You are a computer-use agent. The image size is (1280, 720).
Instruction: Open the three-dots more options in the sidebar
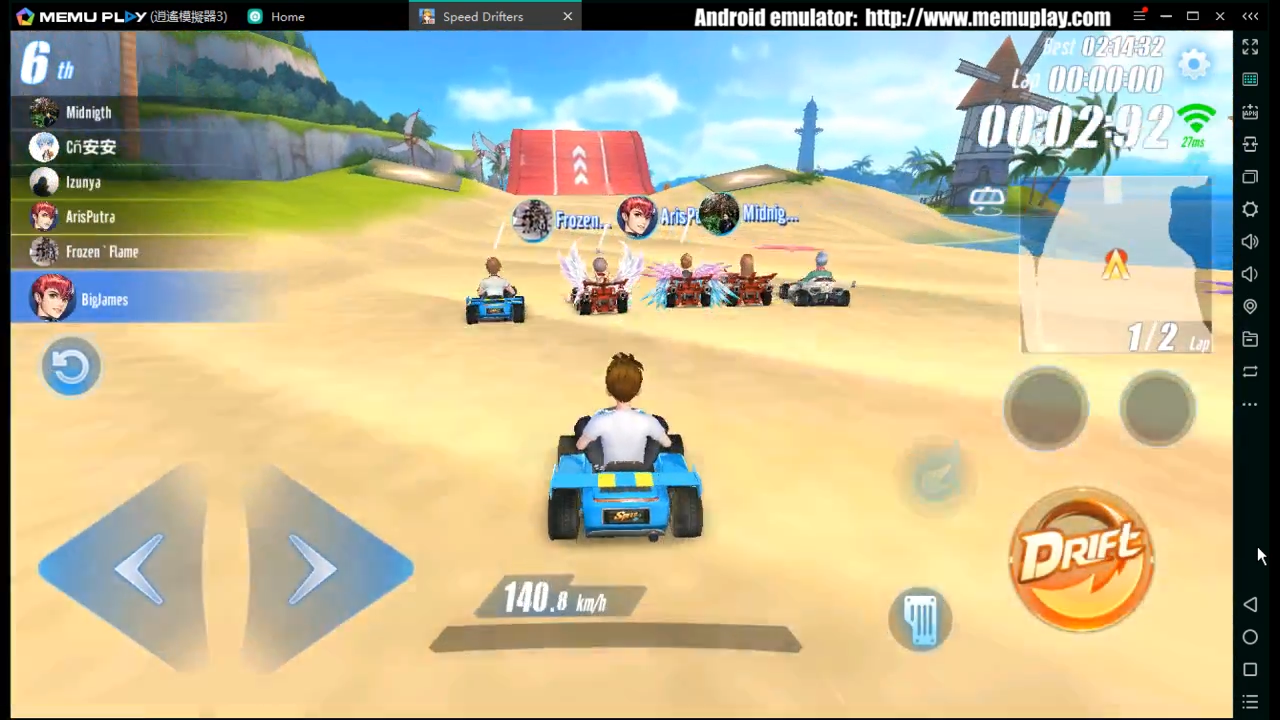(x=1250, y=404)
